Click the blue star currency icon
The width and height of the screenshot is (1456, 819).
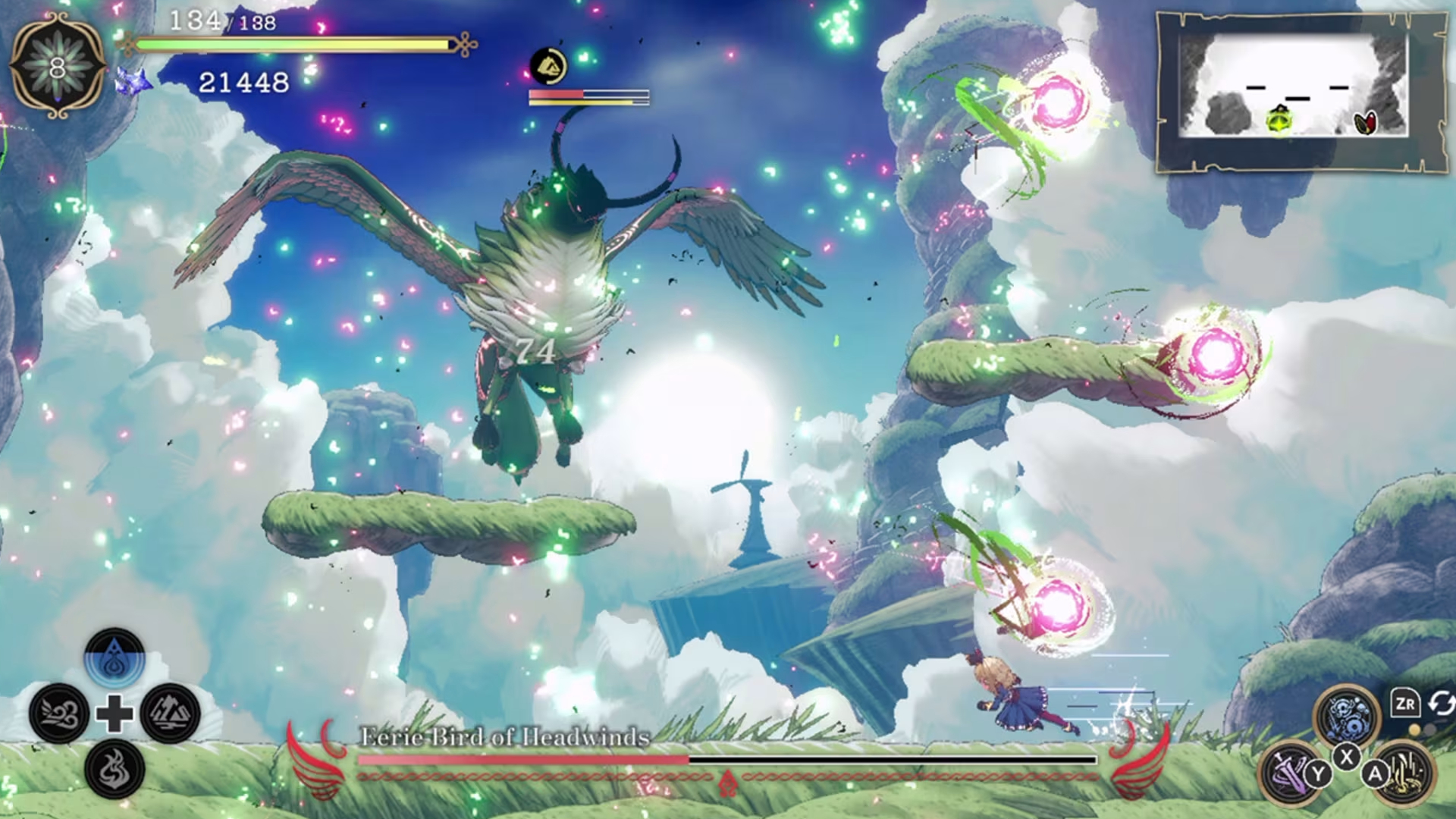(132, 81)
